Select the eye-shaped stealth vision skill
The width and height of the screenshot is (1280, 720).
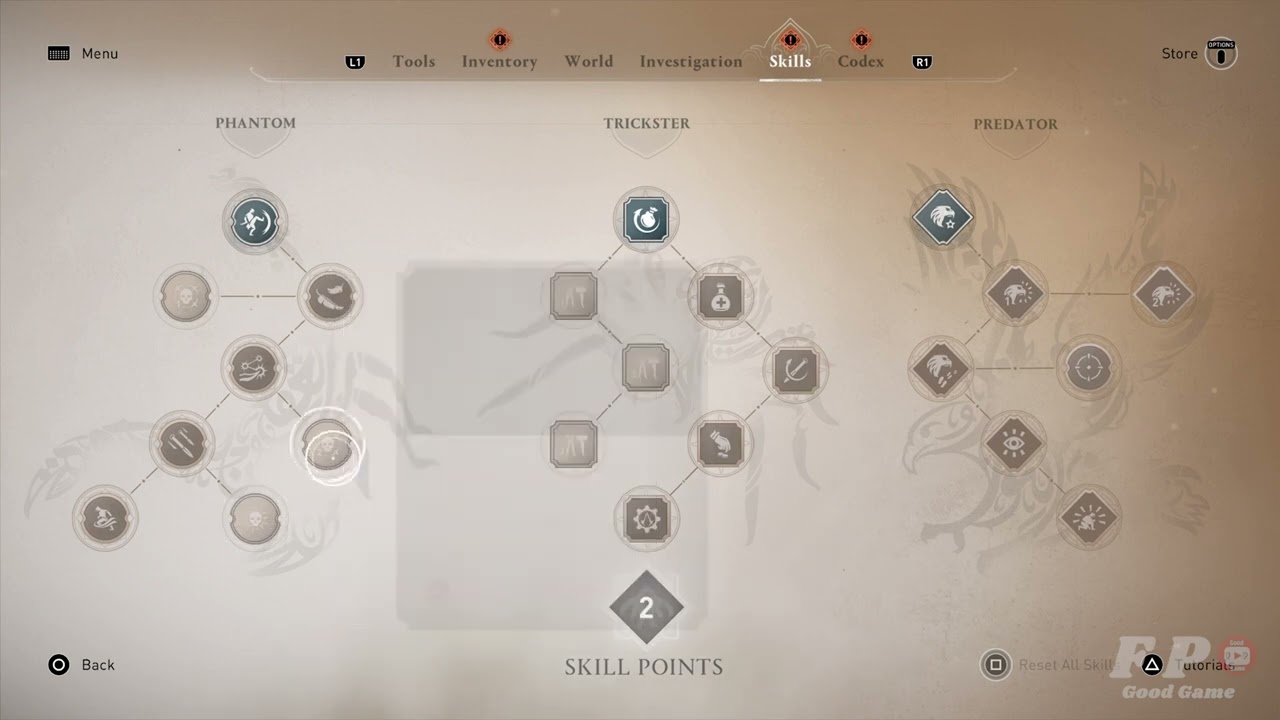[1016, 443]
